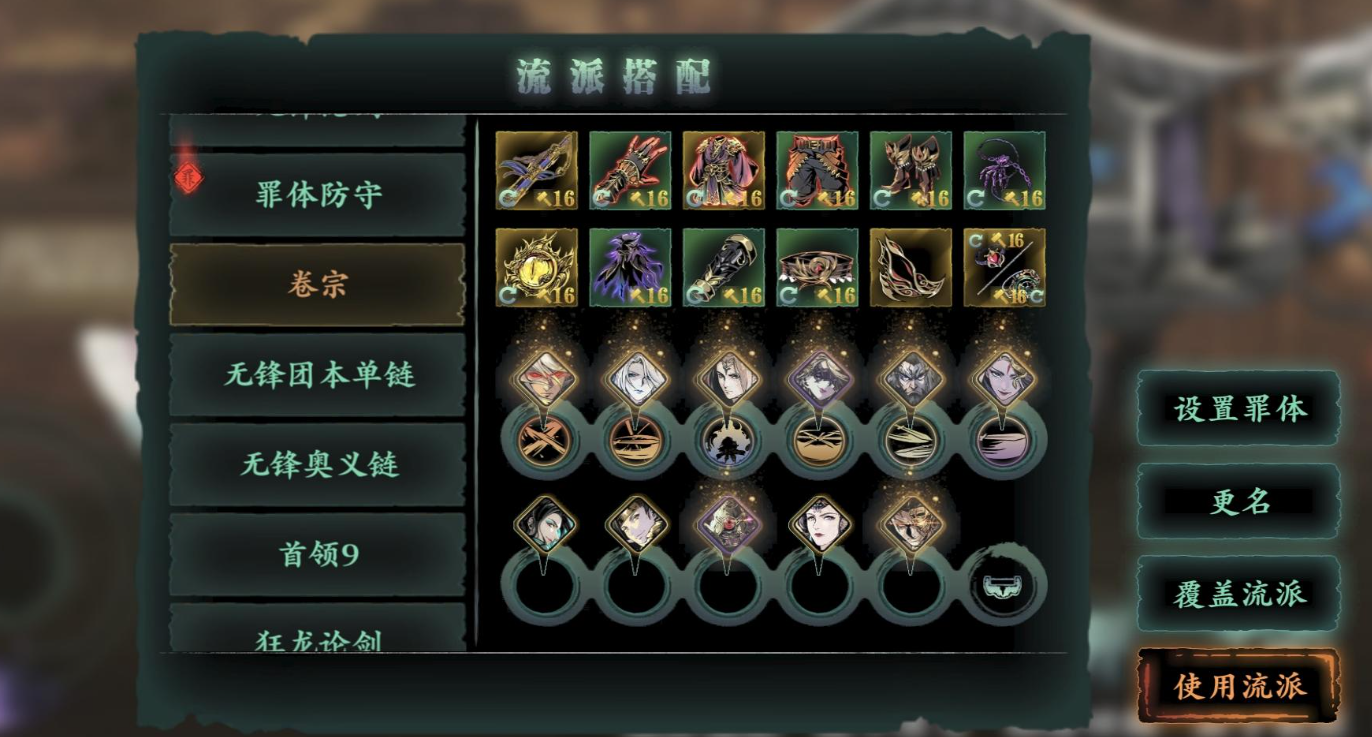View the golden sun amulet item

[x=537, y=268]
